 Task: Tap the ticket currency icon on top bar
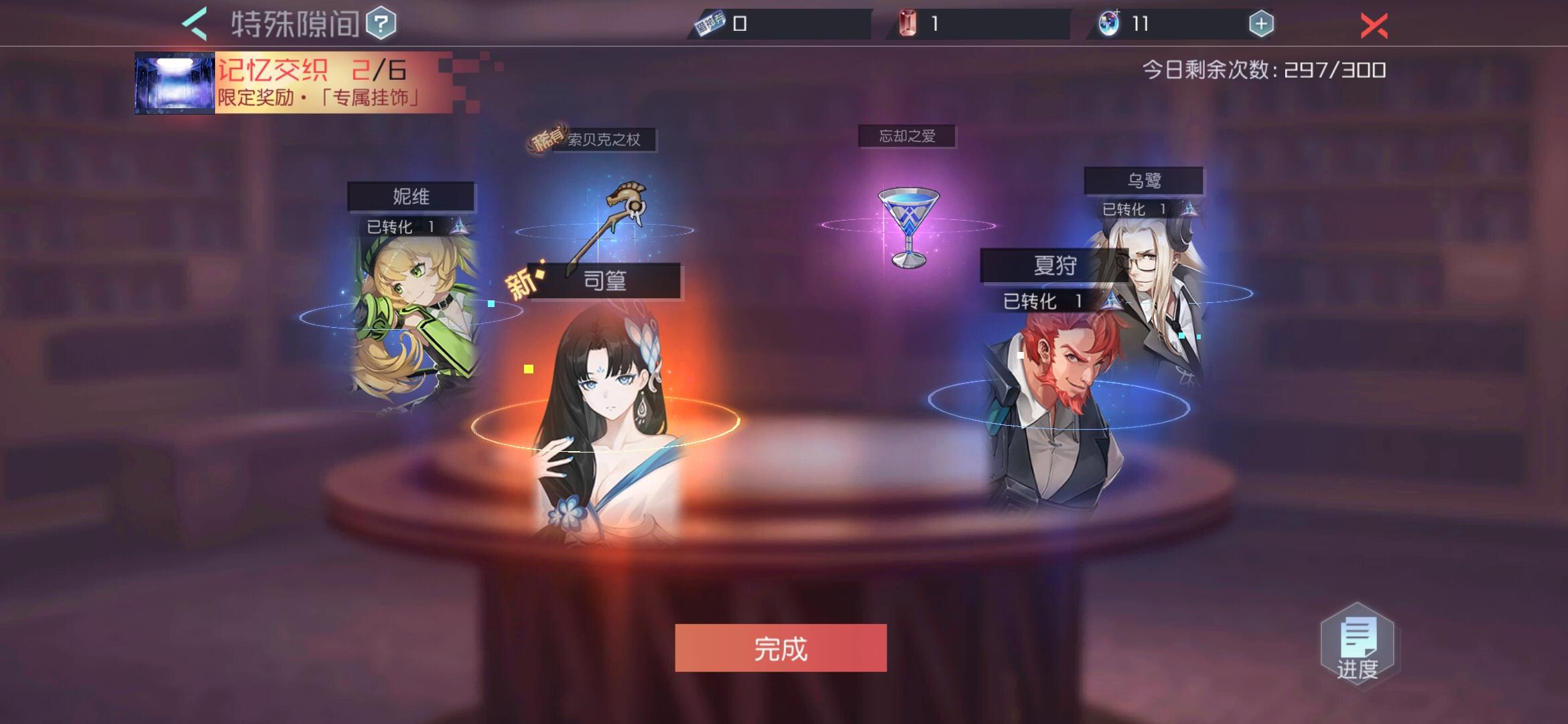click(x=708, y=22)
